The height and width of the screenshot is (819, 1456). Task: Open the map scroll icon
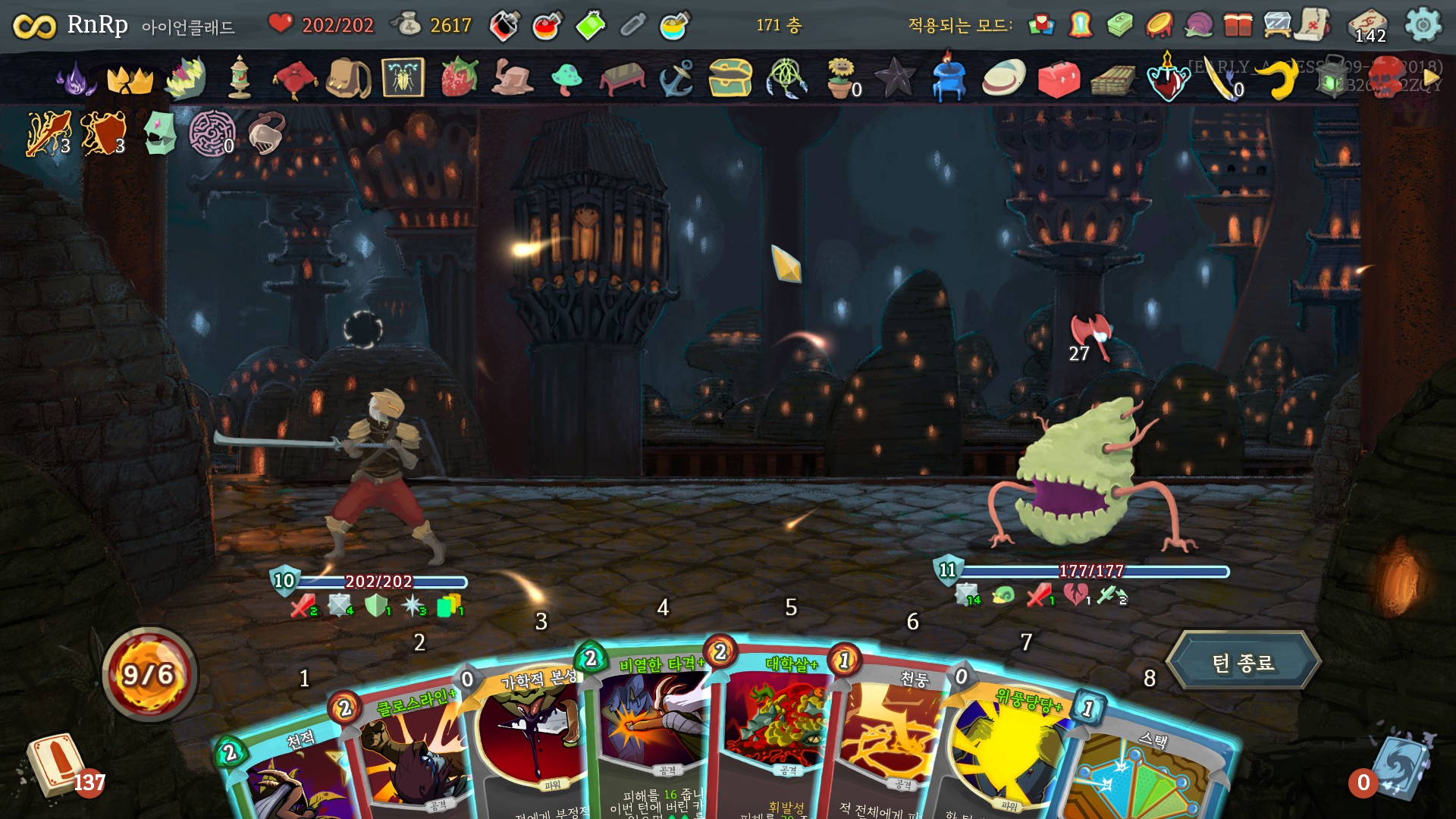[x=1314, y=25]
